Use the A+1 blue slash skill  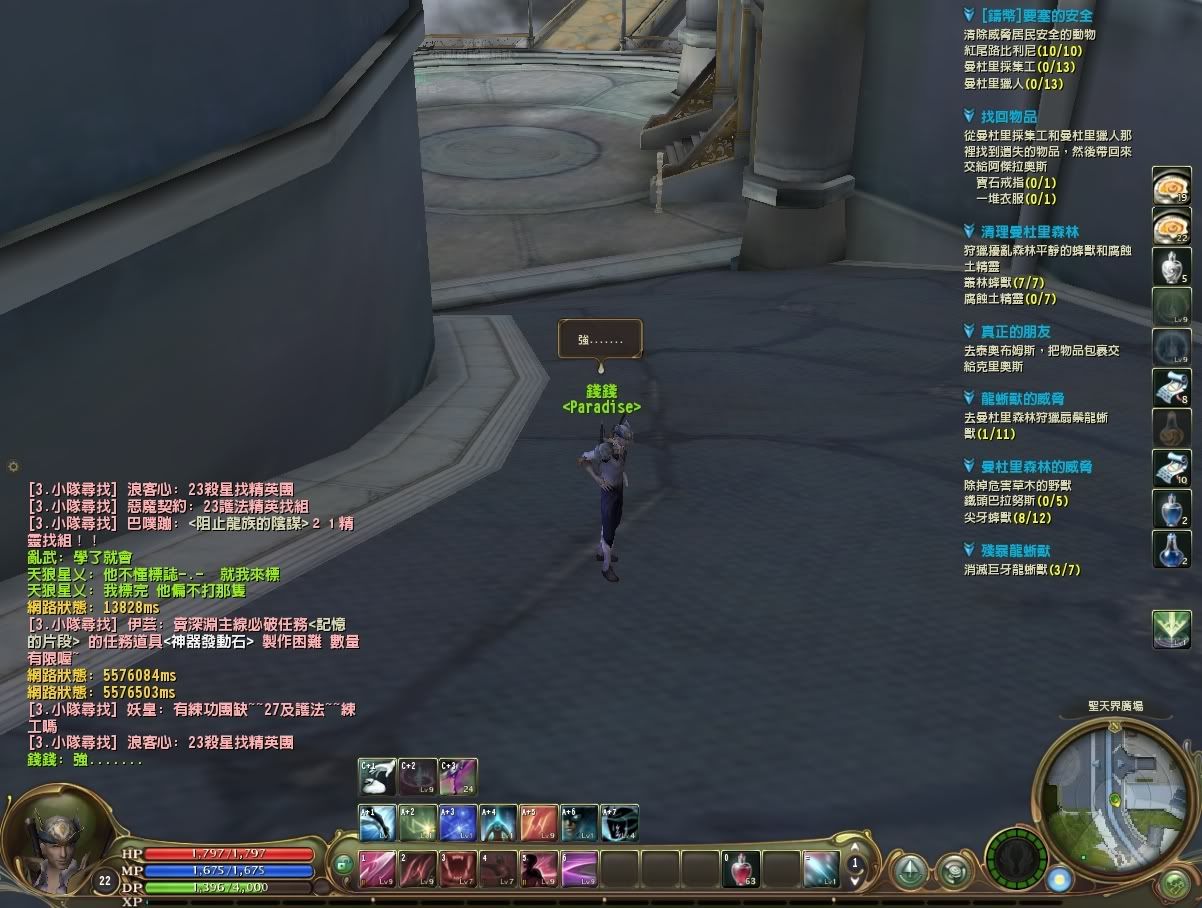coord(378,823)
